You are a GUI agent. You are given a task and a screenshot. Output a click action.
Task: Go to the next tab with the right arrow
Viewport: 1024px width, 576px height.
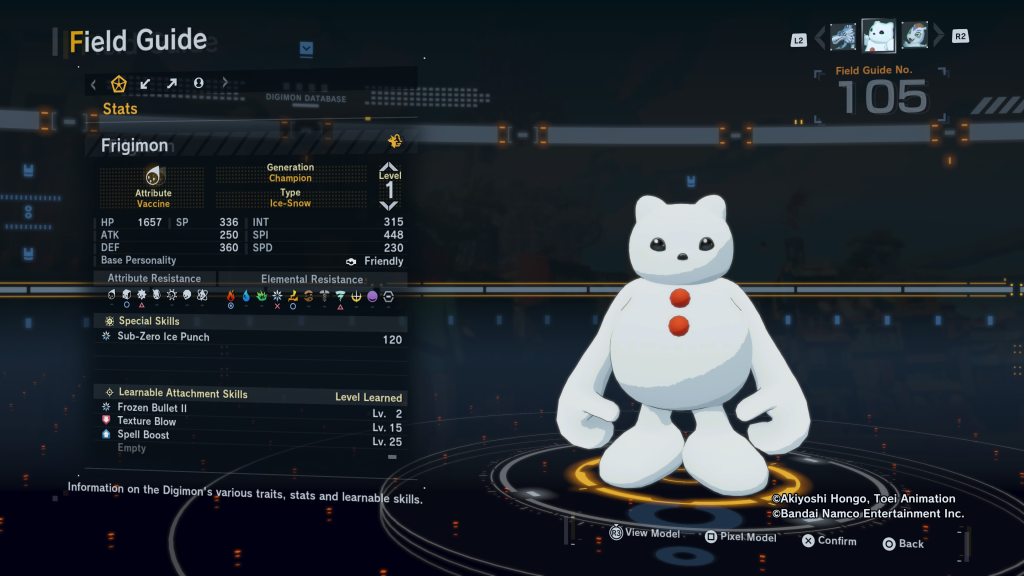click(225, 83)
